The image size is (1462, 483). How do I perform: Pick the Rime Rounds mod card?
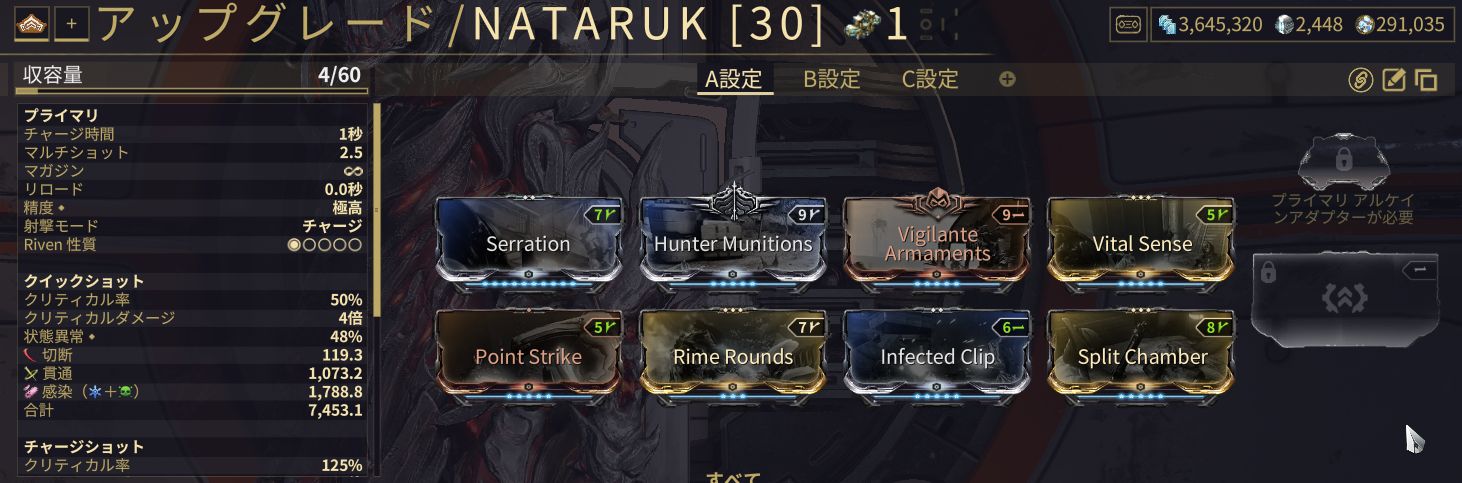(732, 356)
